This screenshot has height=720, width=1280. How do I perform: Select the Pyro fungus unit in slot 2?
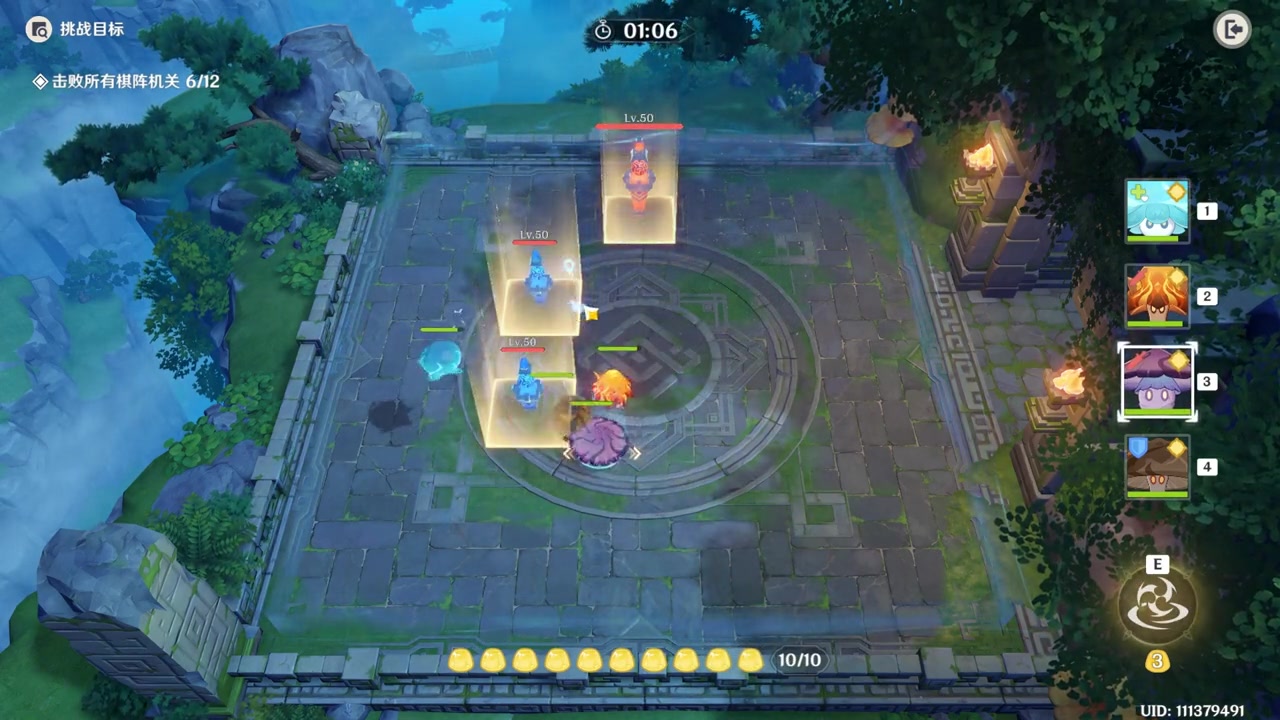pos(1157,296)
